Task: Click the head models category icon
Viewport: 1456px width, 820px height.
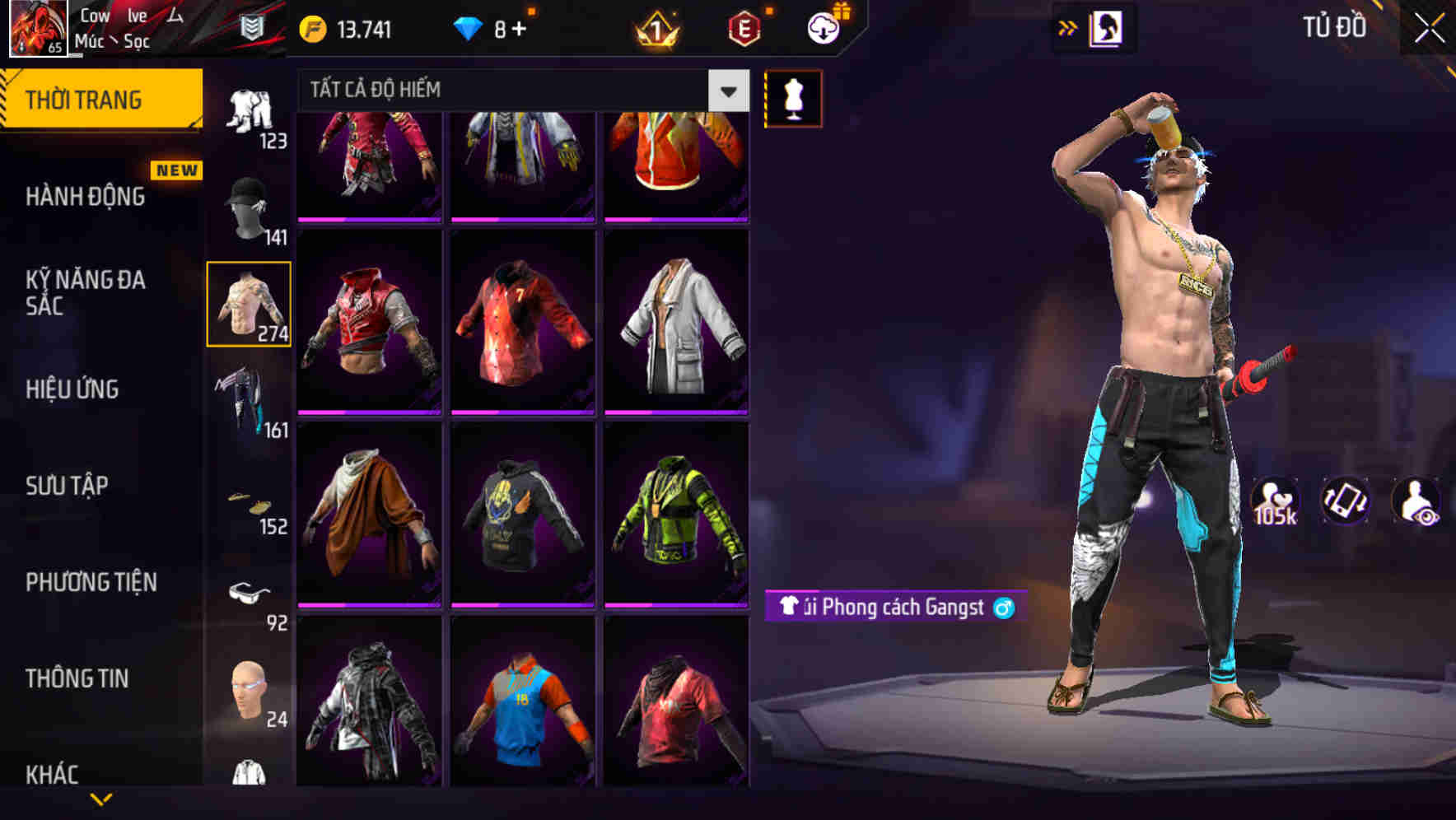Action: point(250,692)
